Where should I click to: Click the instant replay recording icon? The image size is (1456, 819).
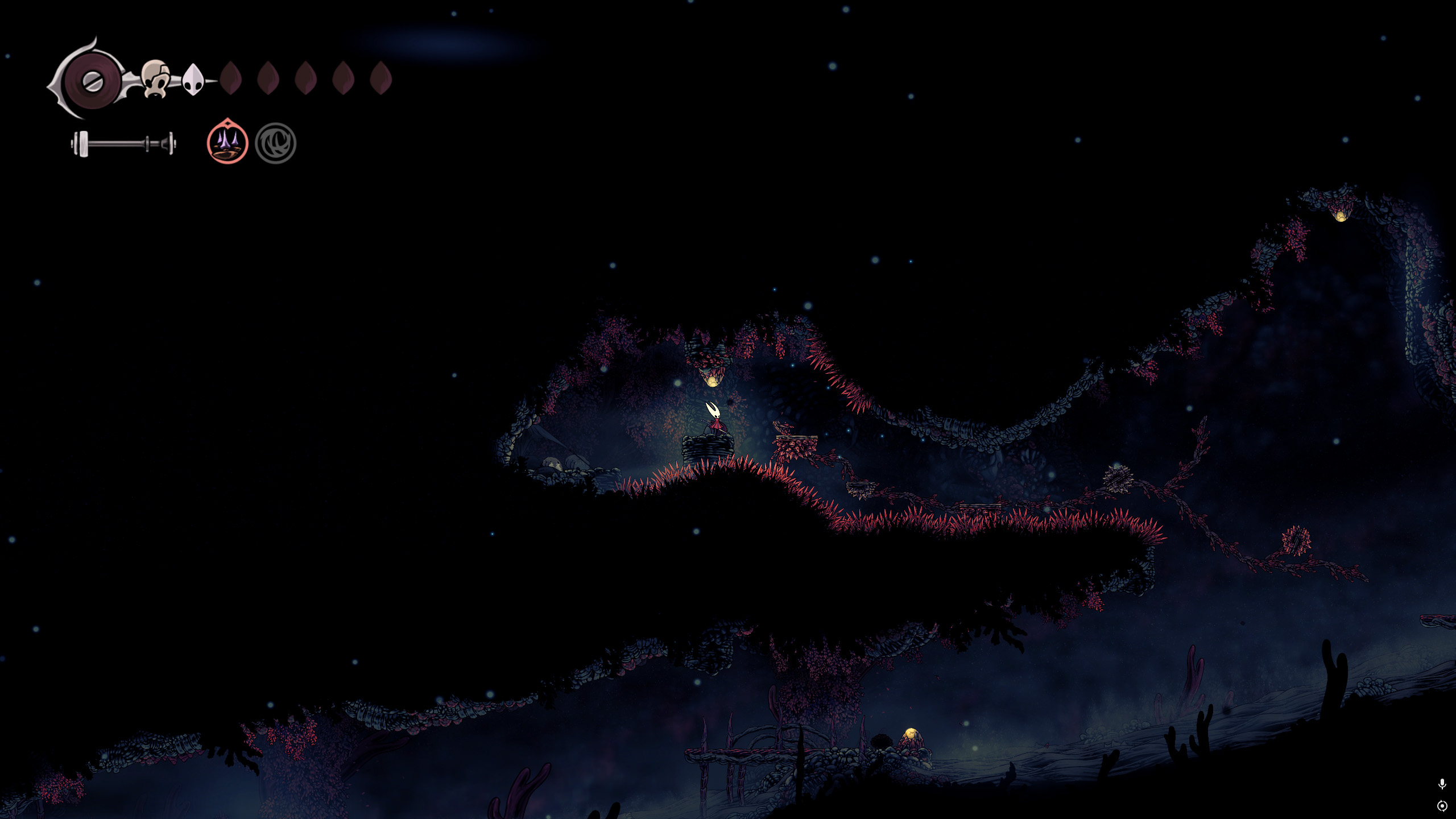point(1442,806)
